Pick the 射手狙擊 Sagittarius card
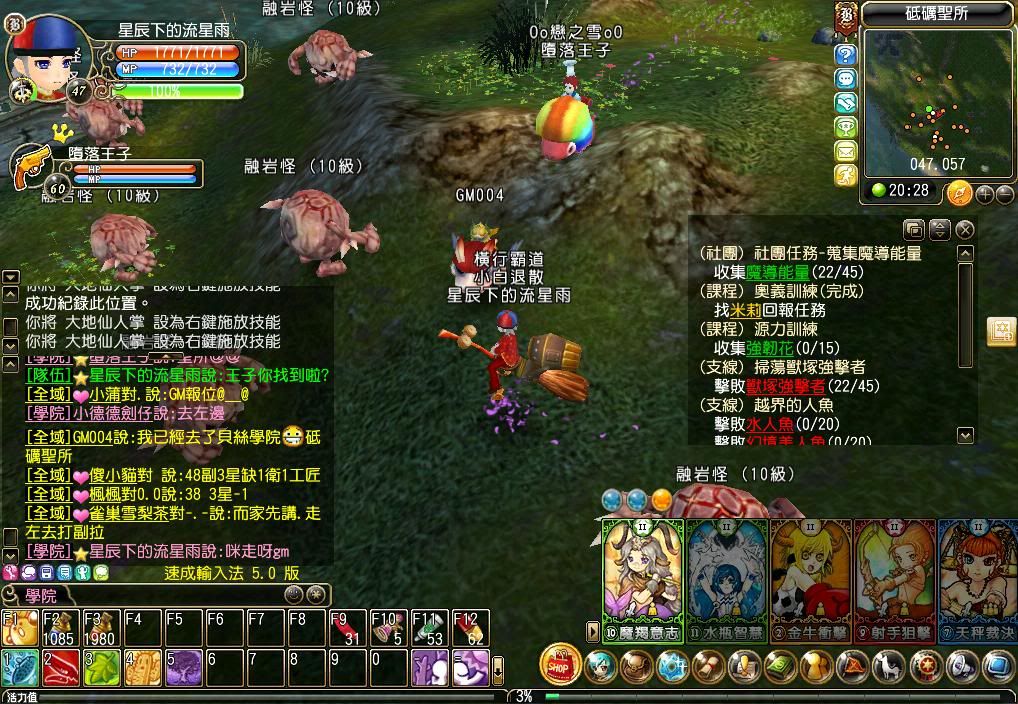This screenshot has height=704, width=1018. tap(895, 578)
